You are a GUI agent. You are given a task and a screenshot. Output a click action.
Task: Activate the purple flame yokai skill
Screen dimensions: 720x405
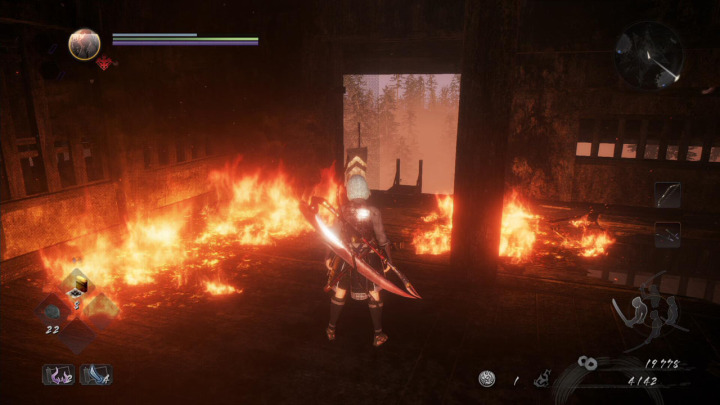click(57, 375)
